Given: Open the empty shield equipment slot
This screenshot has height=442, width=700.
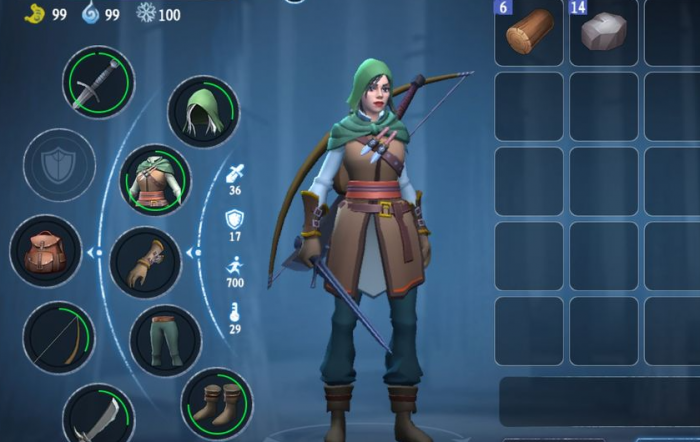Looking at the screenshot, I should [x=59, y=165].
